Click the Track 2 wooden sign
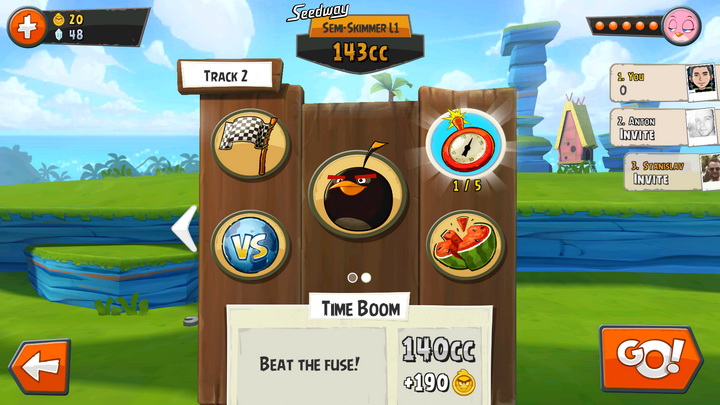This screenshot has width=720, height=405. 227,76
